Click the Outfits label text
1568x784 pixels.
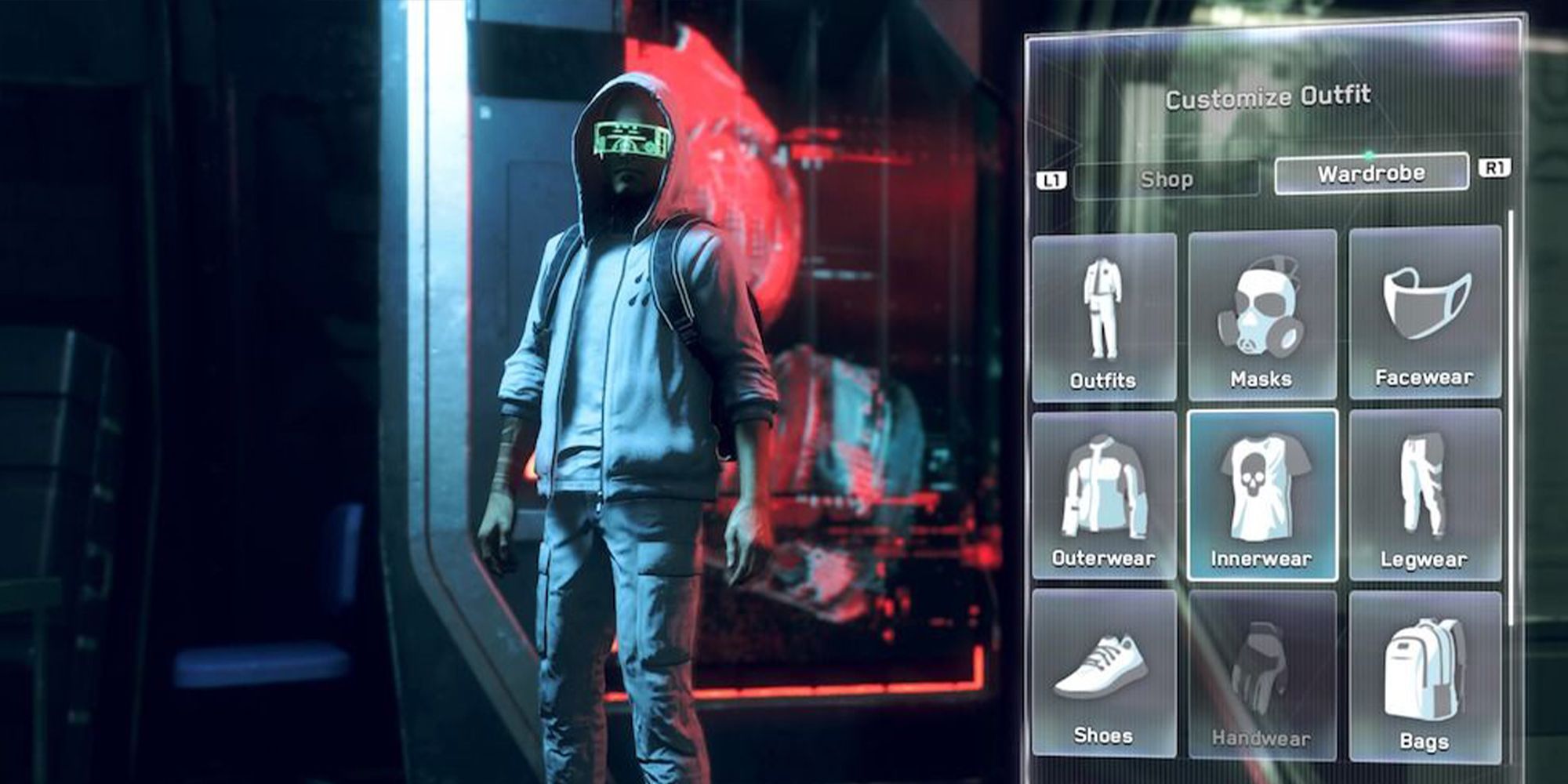(x=1104, y=381)
